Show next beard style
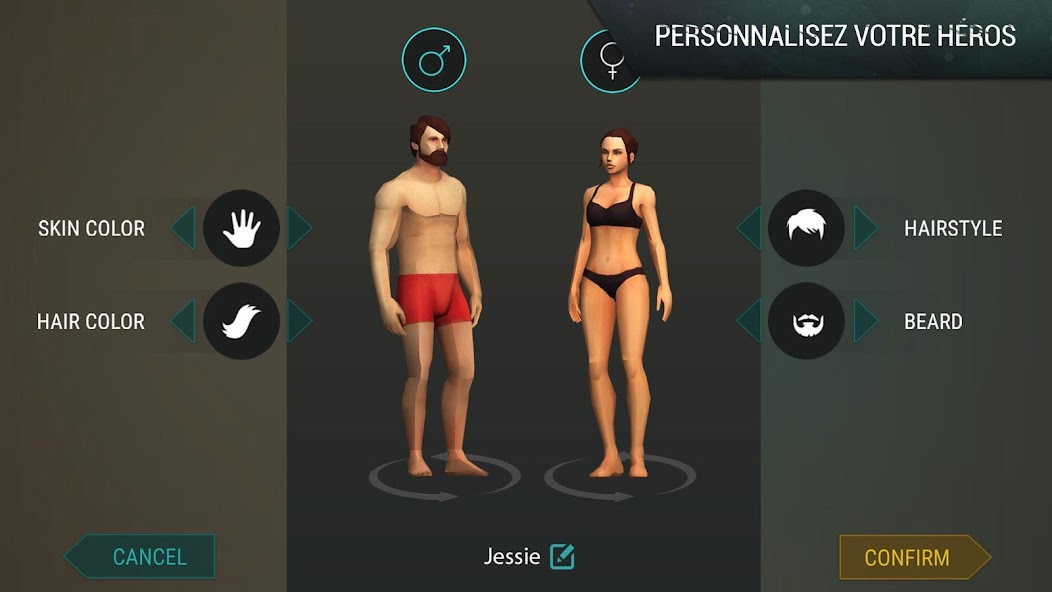Image resolution: width=1052 pixels, height=592 pixels. (x=865, y=322)
